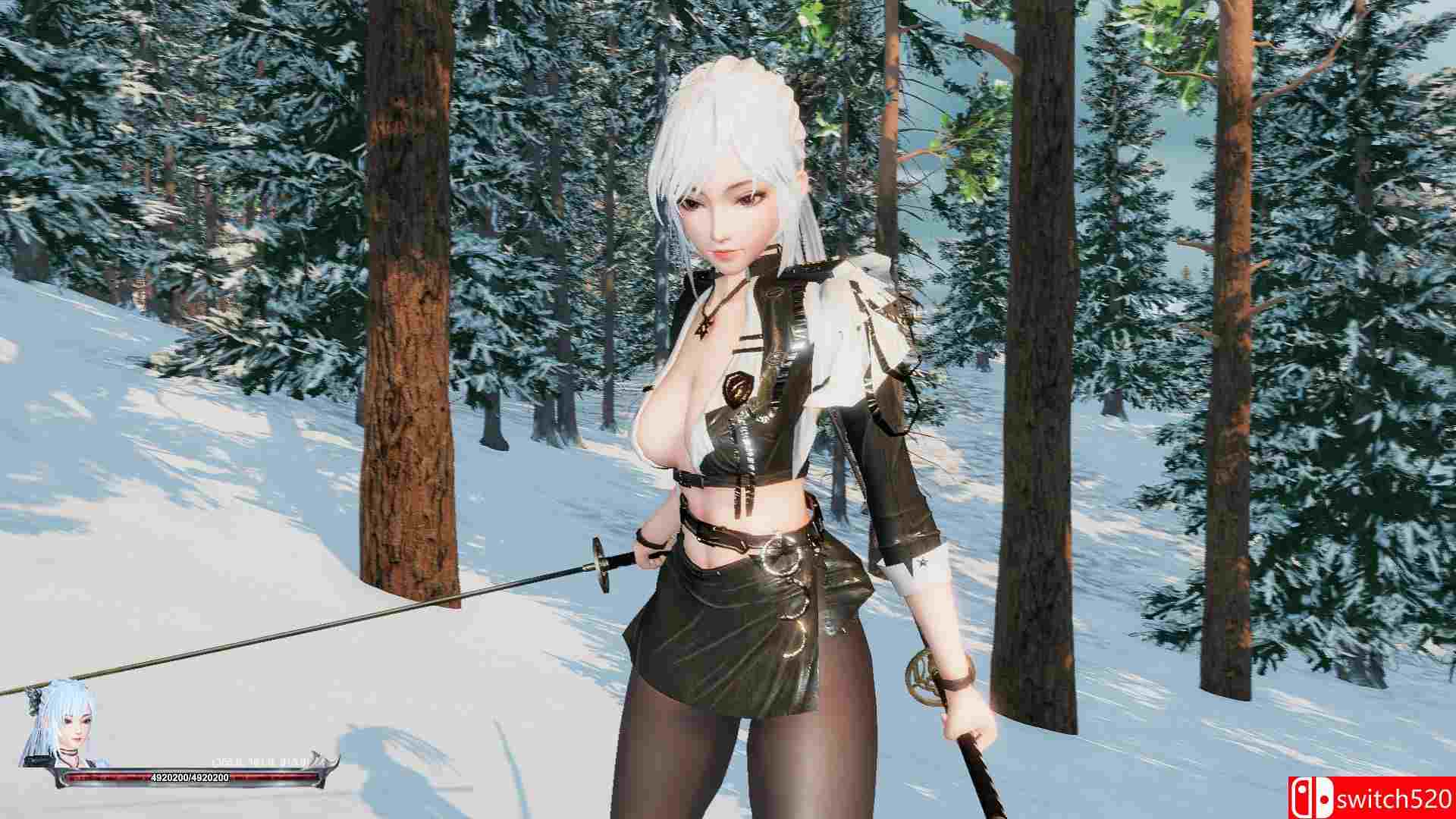The height and width of the screenshot is (819, 1456).
Task: Toggle the switch520 watermark banner
Action: tap(1373, 796)
